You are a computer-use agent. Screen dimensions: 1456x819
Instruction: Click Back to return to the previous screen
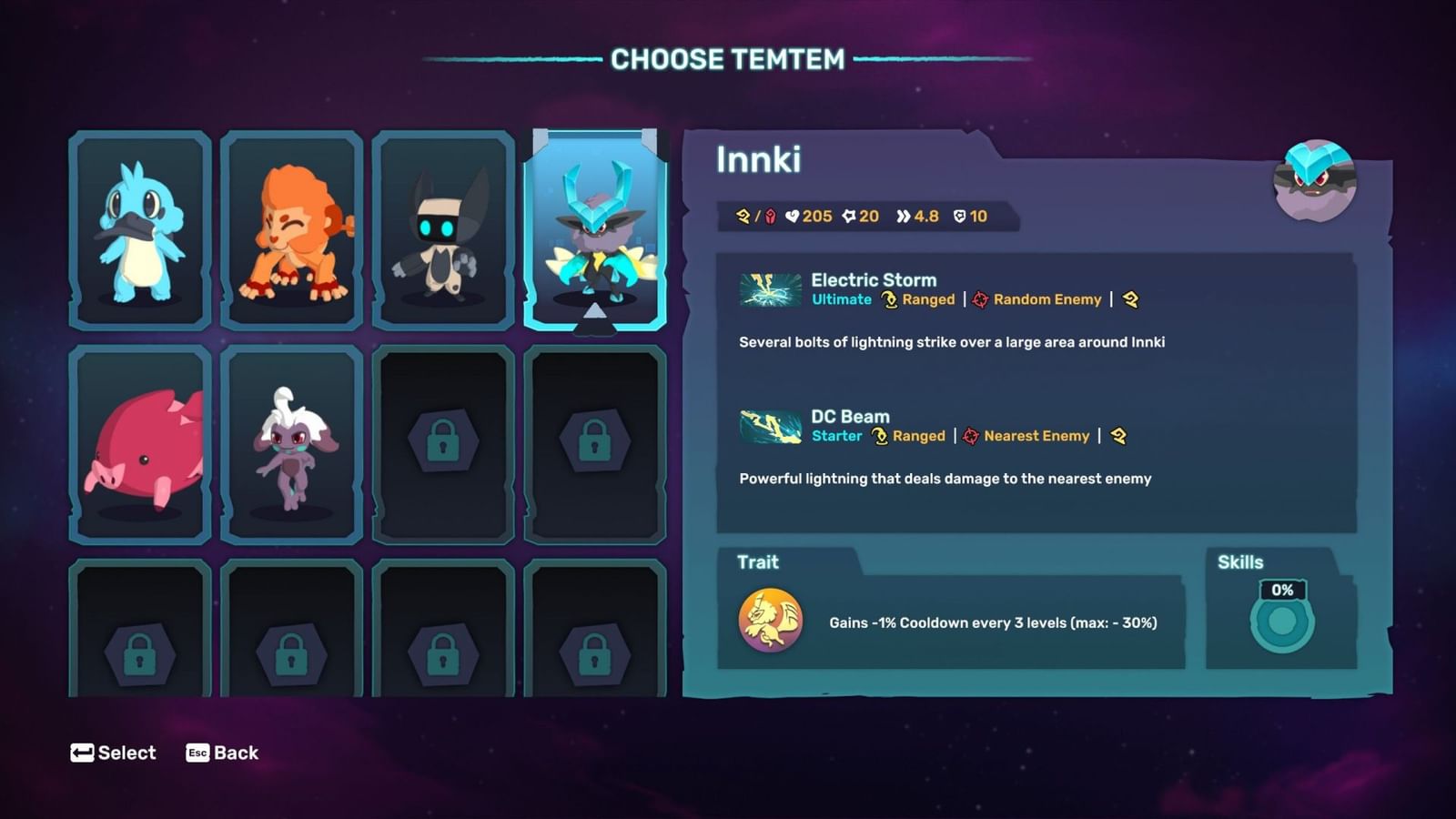coord(222,753)
